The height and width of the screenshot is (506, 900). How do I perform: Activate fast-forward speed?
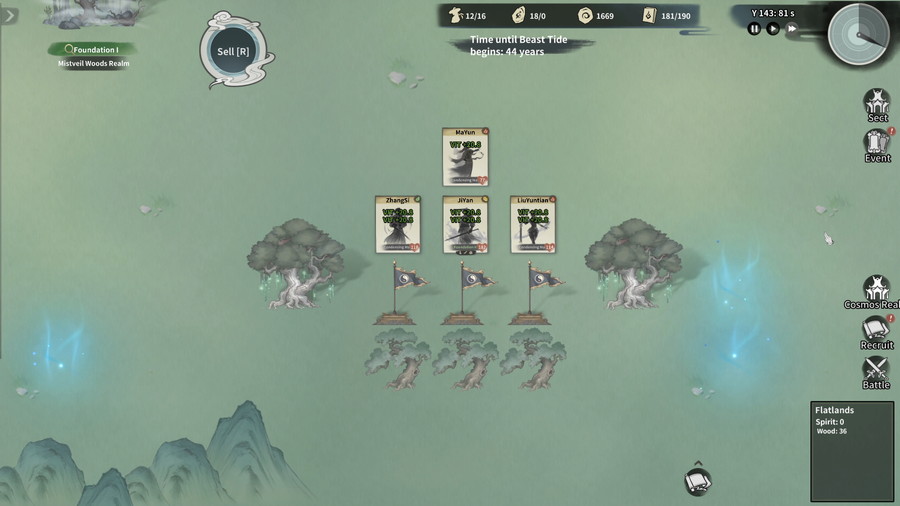(x=792, y=29)
